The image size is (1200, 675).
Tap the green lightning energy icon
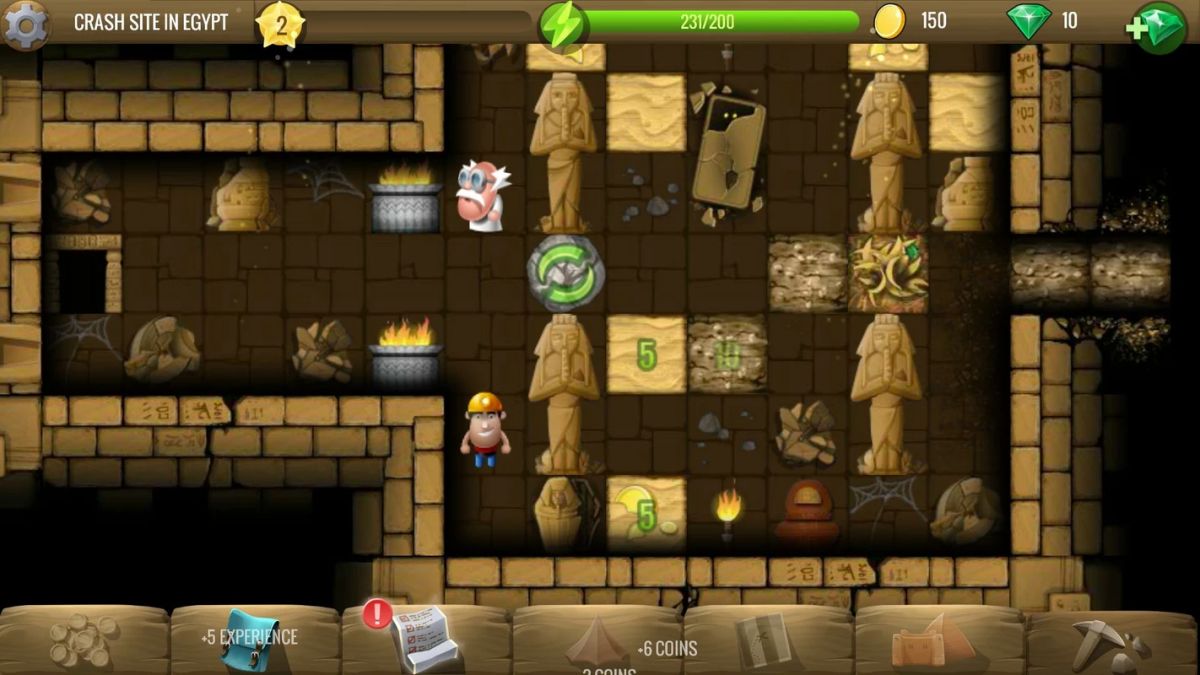tap(562, 24)
